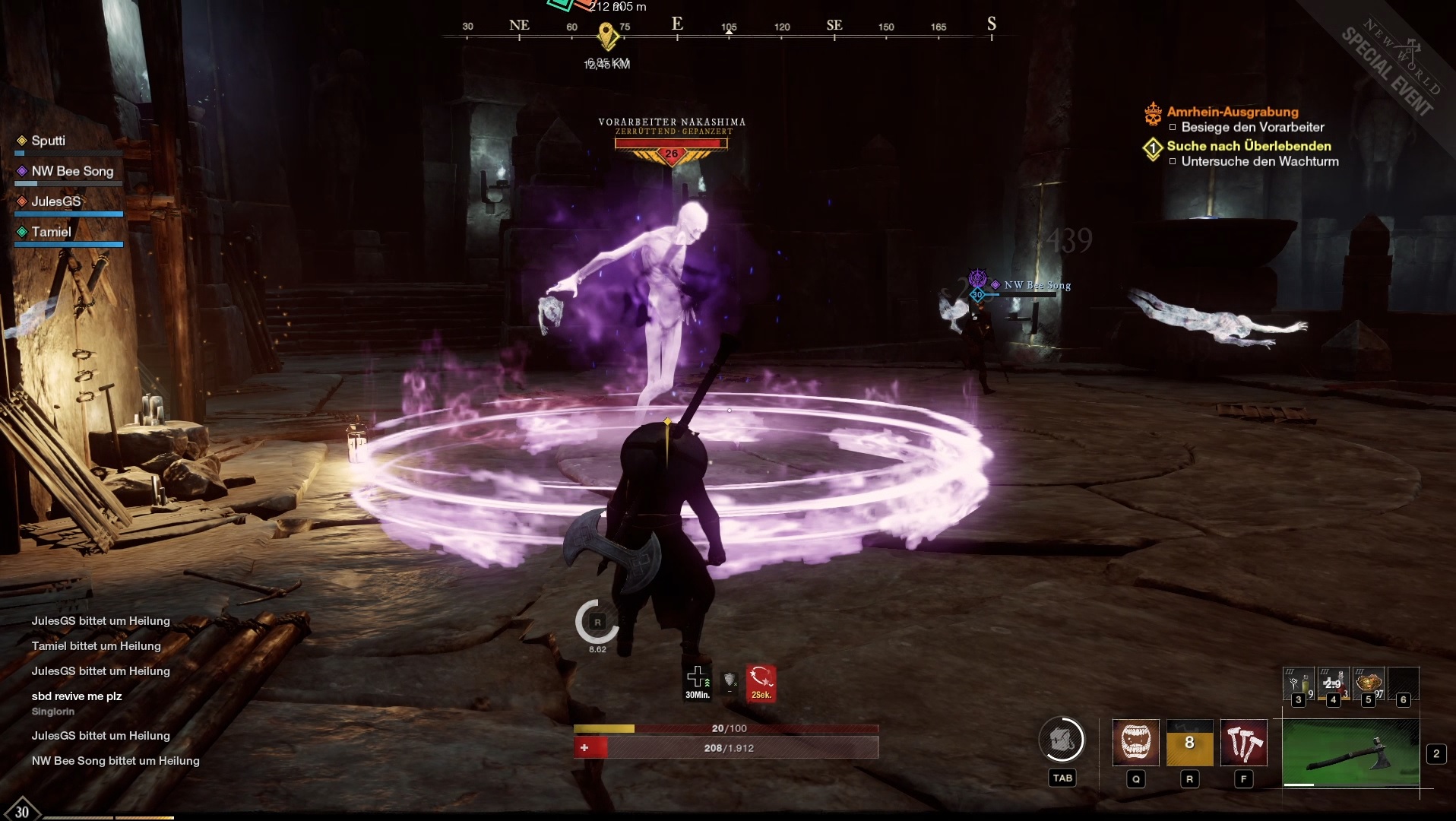The image size is (1456, 821).
Task: Open the Suche nach Überlebenden quest entry
Action: tap(1249, 146)
